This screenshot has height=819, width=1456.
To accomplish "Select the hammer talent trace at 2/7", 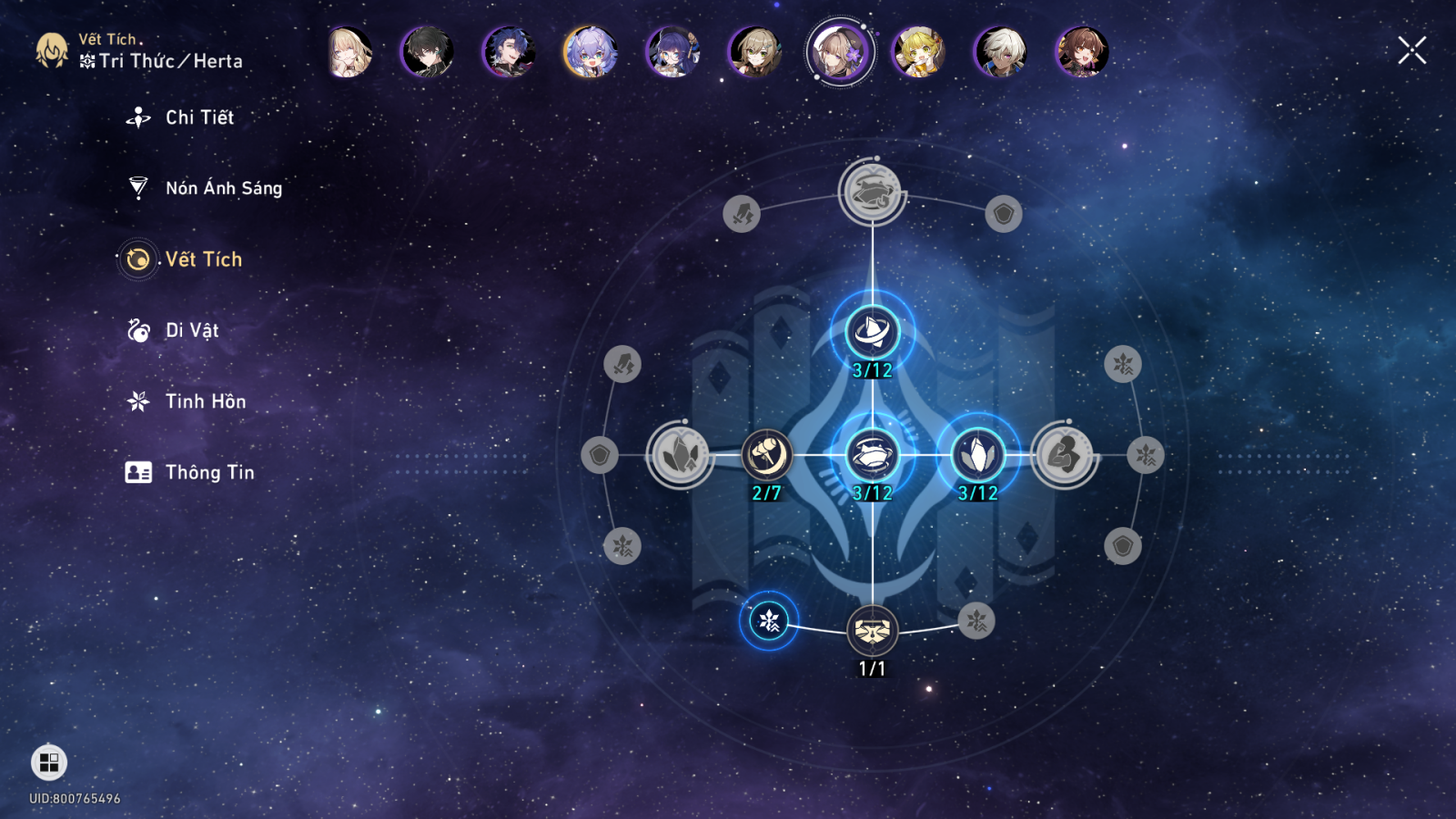I will (766, 455).
